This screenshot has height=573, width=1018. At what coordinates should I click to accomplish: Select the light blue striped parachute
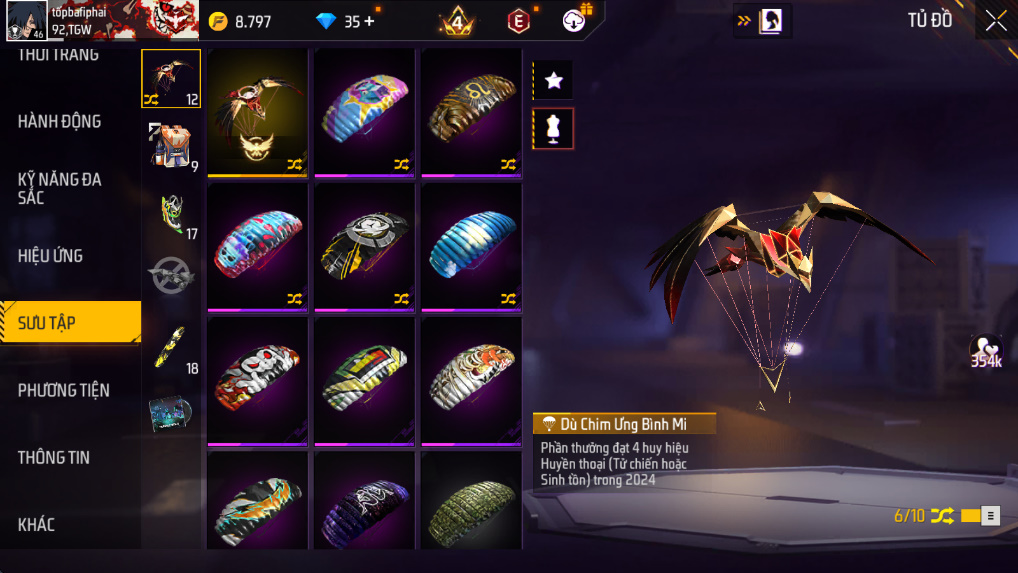[471, 247]
